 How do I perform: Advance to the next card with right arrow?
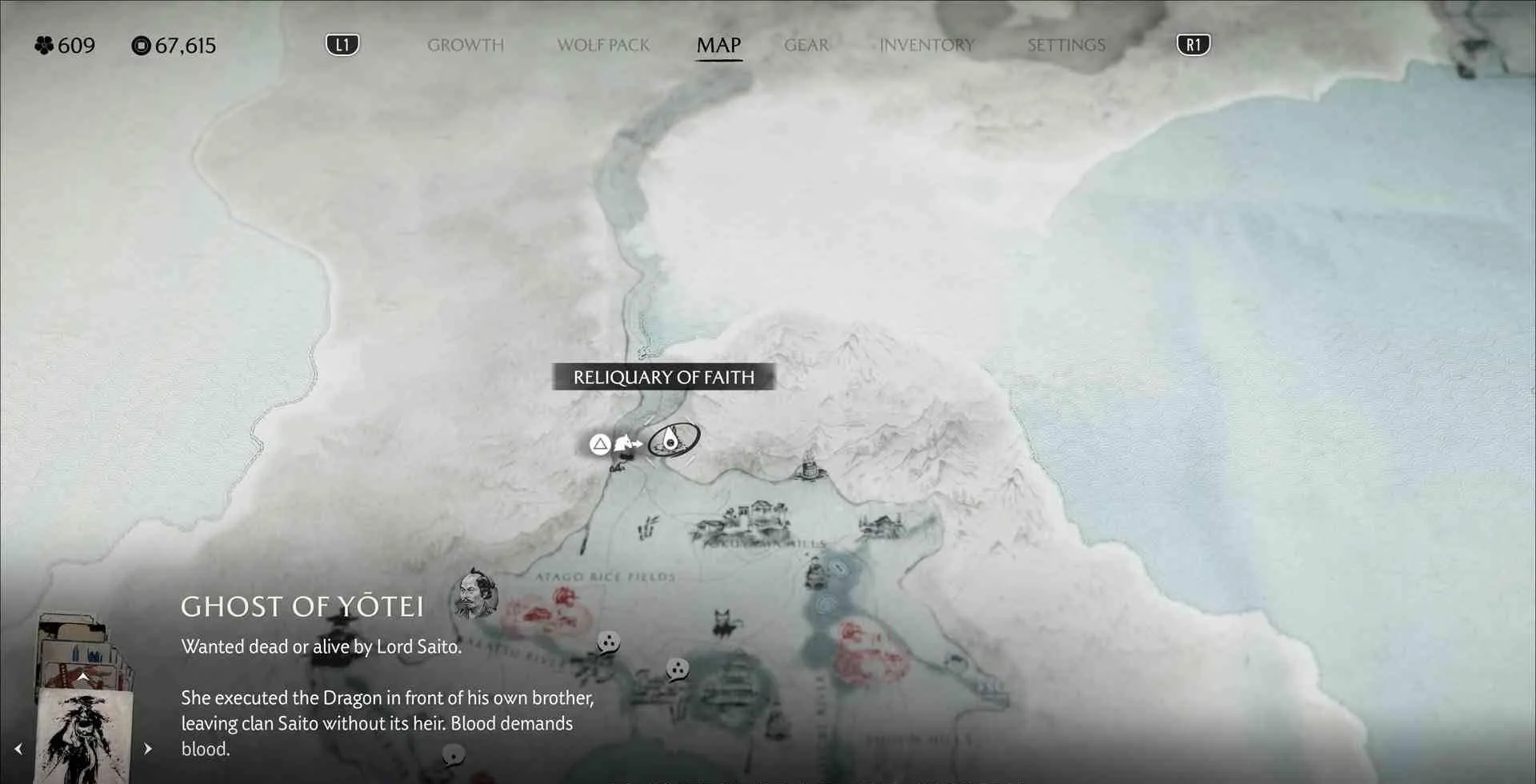coord(148,749)
